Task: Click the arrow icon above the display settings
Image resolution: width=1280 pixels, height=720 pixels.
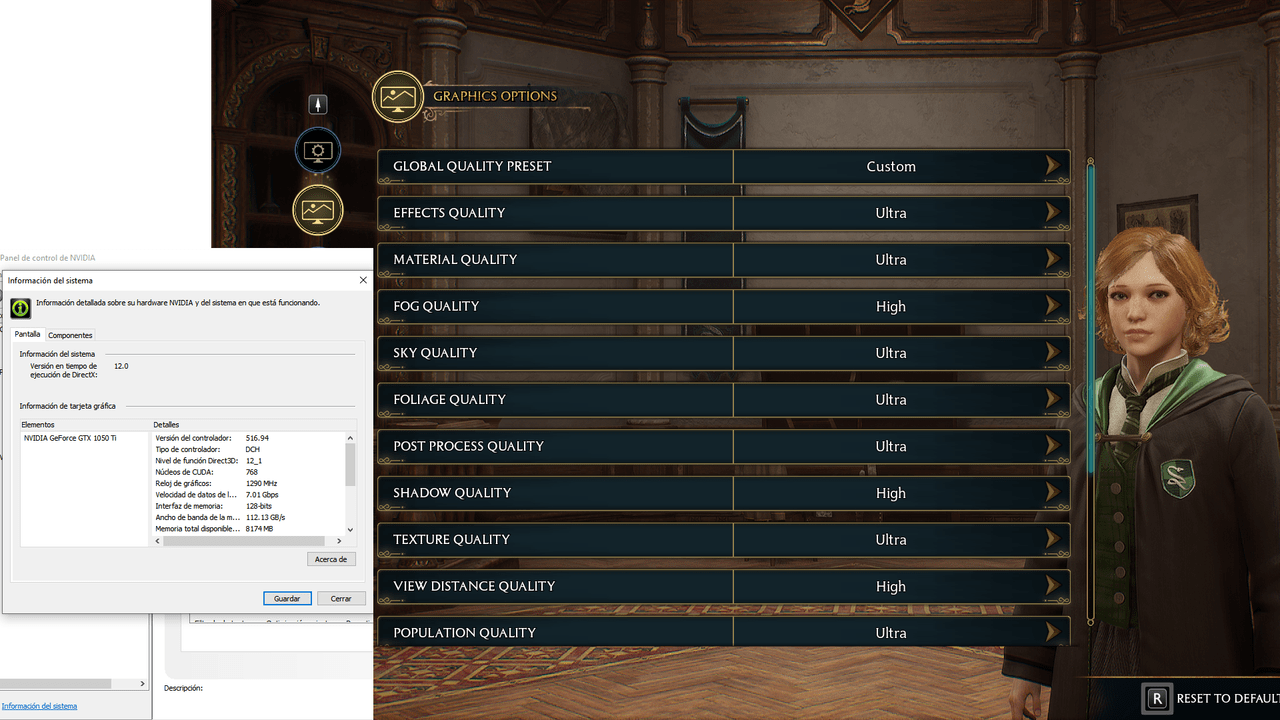Action: pyautogui.click(x=318, y=104)
